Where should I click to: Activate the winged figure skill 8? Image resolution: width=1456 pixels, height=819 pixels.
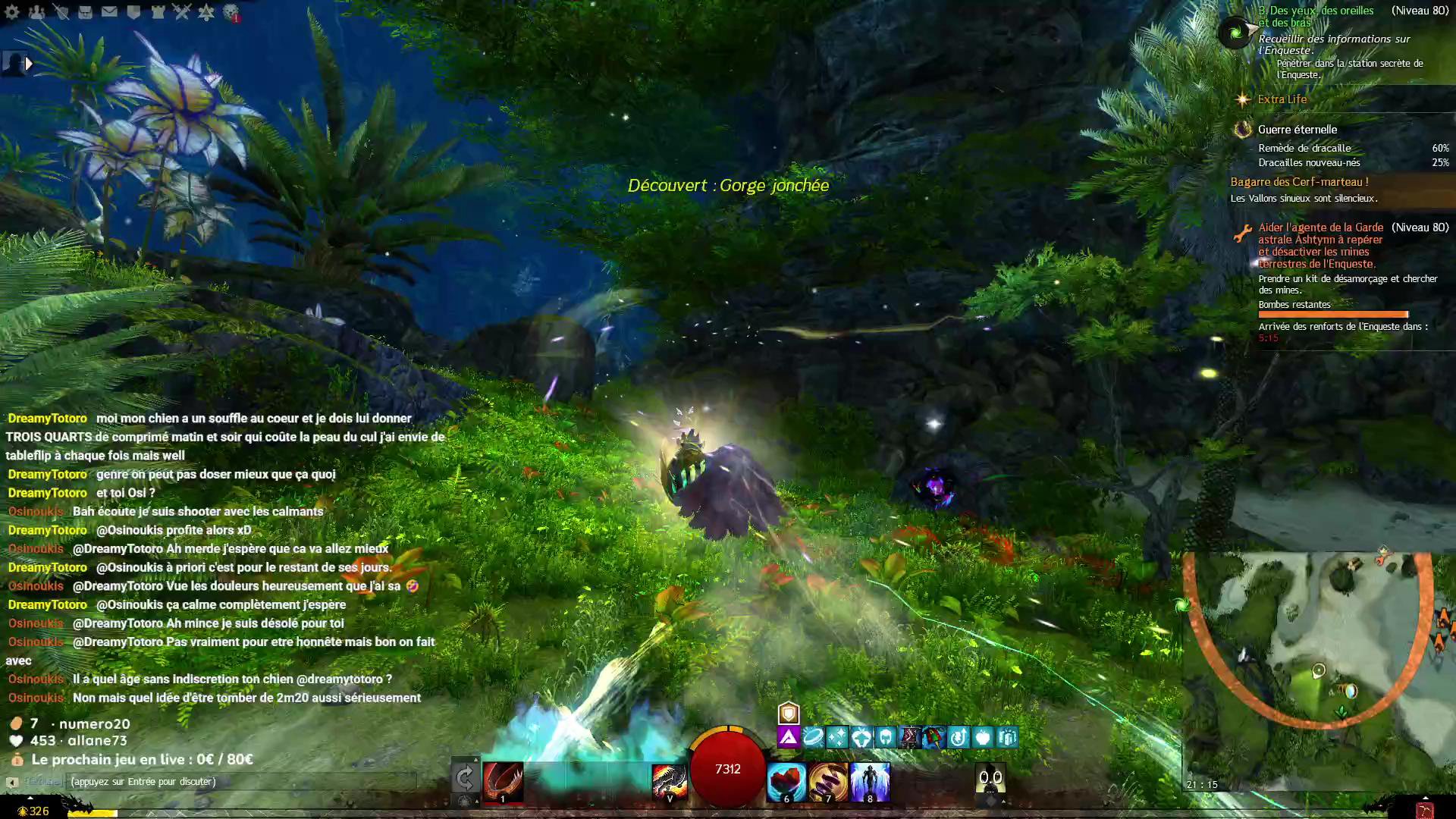coord(869,781)
